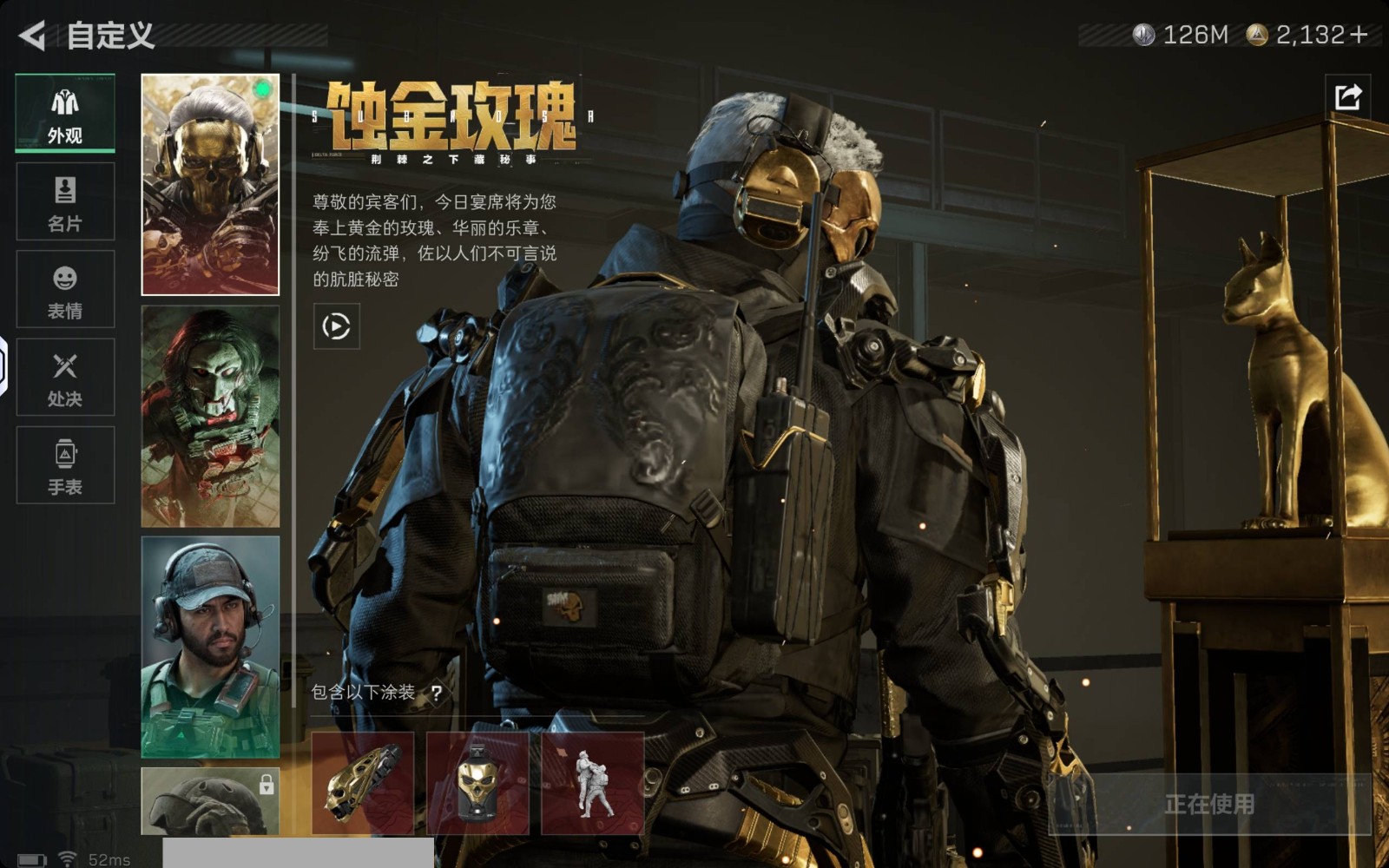Switch to the 外观 appearance tab
This screenshot has height=868, width=1389.
click(65, 114)
